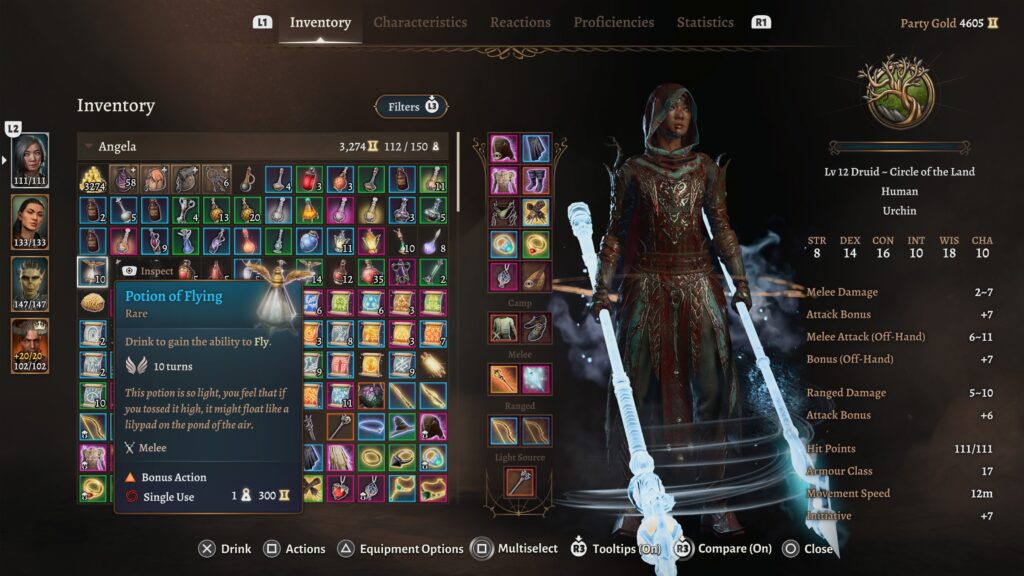The height and width of the screenshot is (576, 1024).
Task: Select the Inventory tab
Action: click(320, 22)
